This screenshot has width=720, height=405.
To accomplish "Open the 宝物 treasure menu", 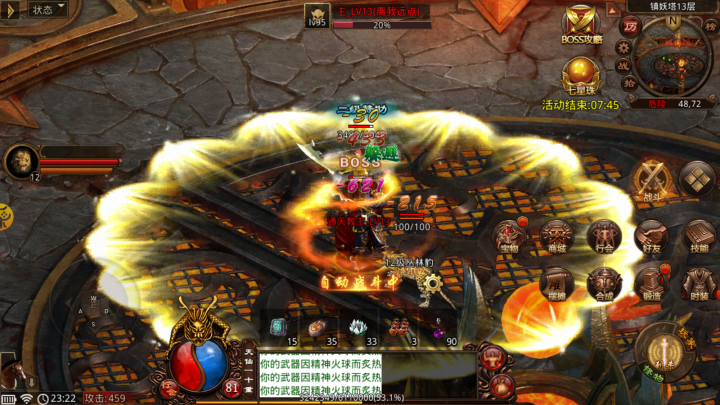I will 510,236.
